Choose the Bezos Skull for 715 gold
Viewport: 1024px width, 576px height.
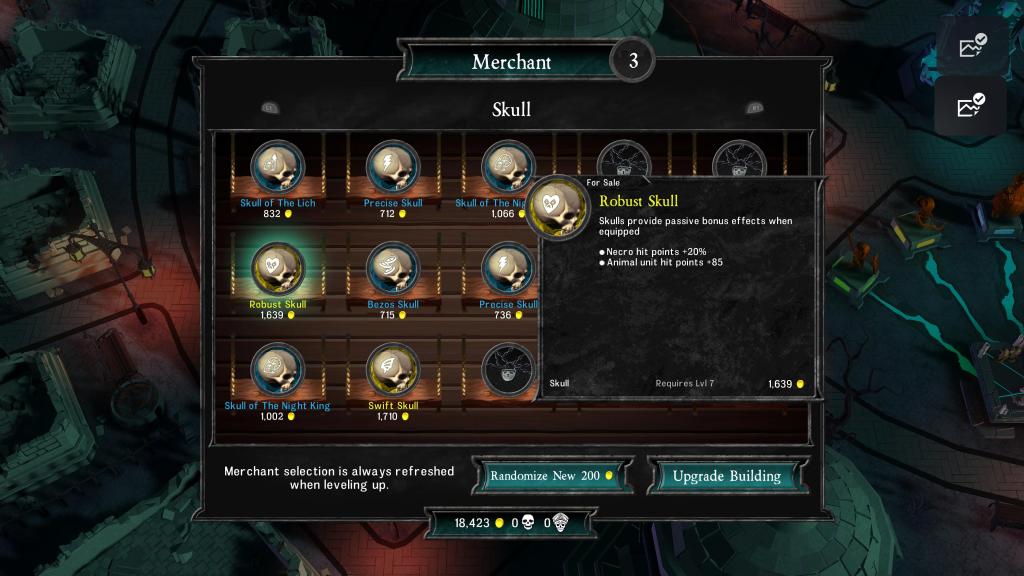(393, 269)
